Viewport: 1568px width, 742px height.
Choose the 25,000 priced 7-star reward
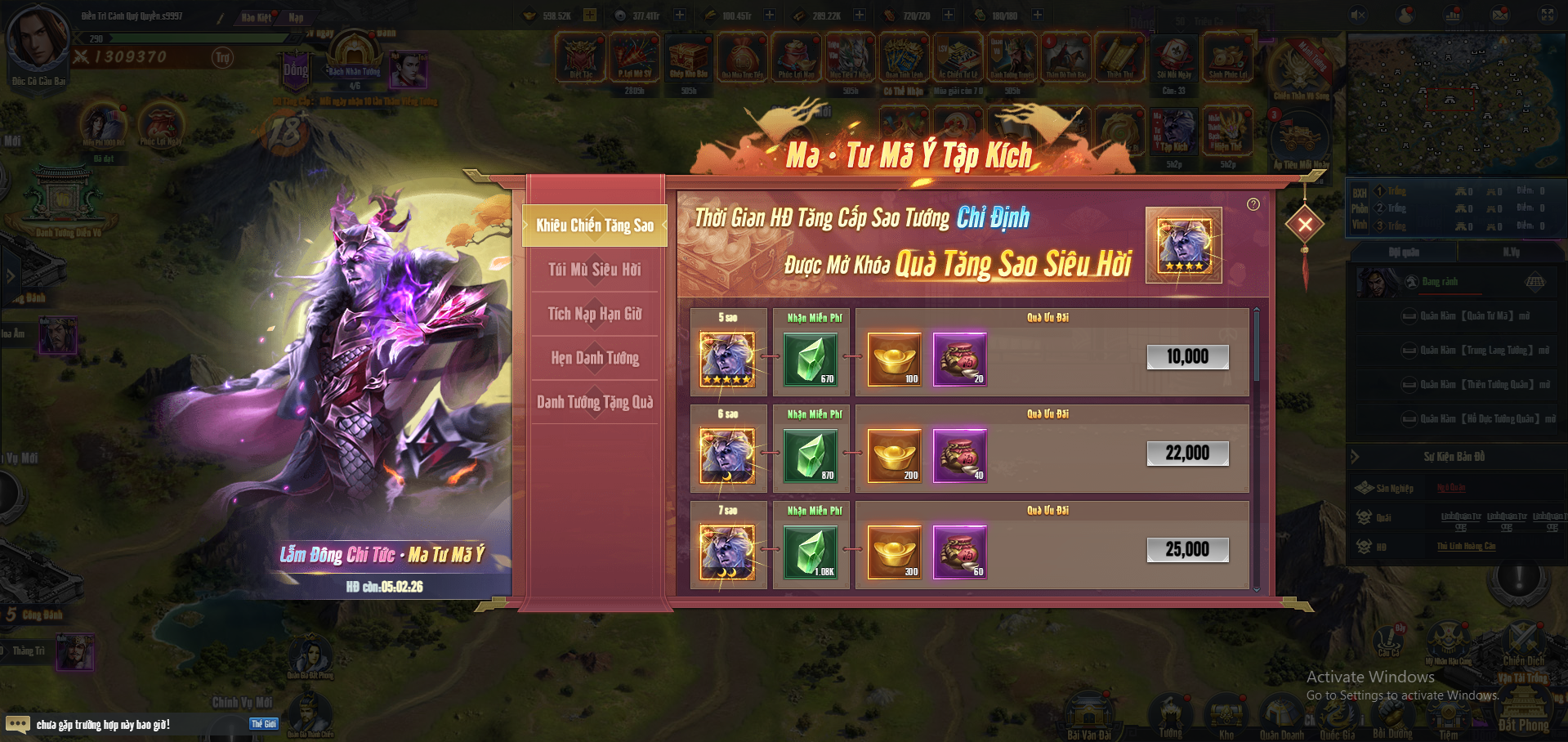tap(1187, 550)
